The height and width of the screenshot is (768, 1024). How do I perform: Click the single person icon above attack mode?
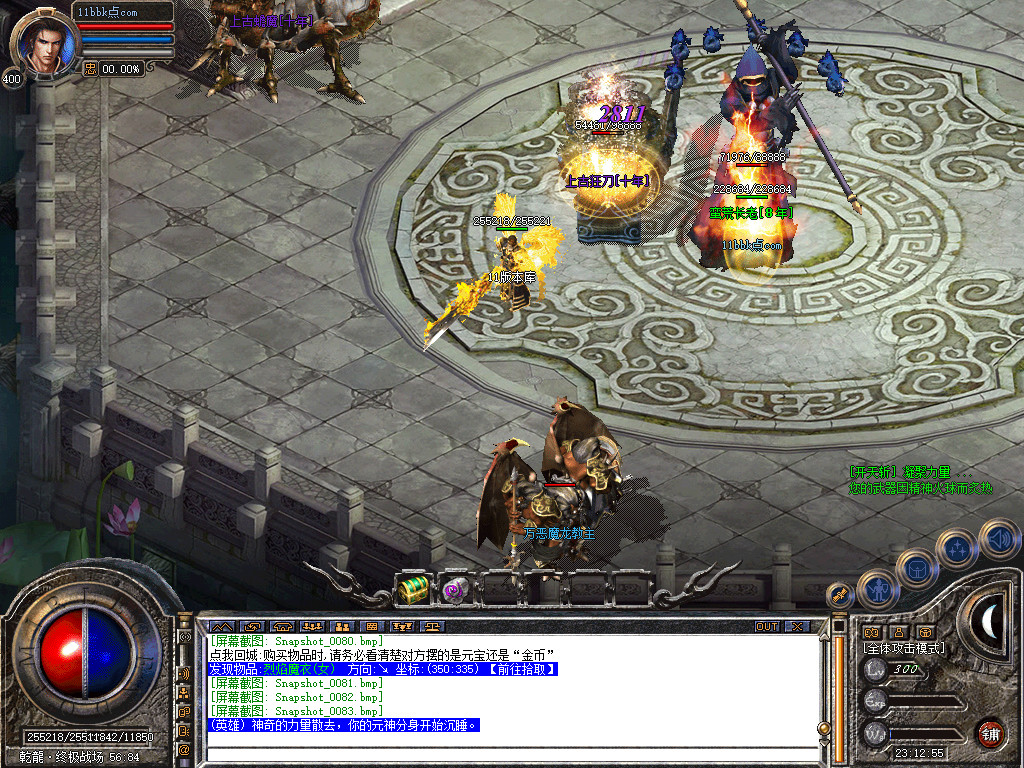[x=898, y=632]
